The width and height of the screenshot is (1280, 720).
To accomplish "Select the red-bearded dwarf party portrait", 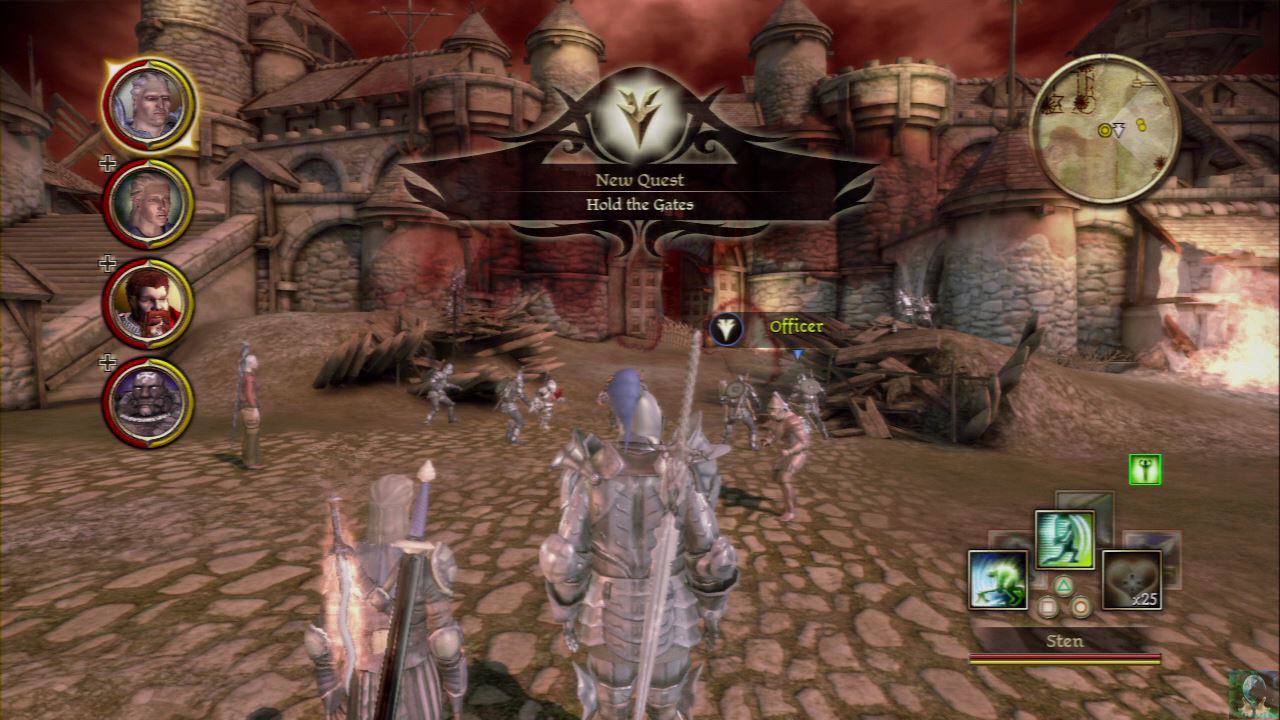I will click(x=148, y=302).
